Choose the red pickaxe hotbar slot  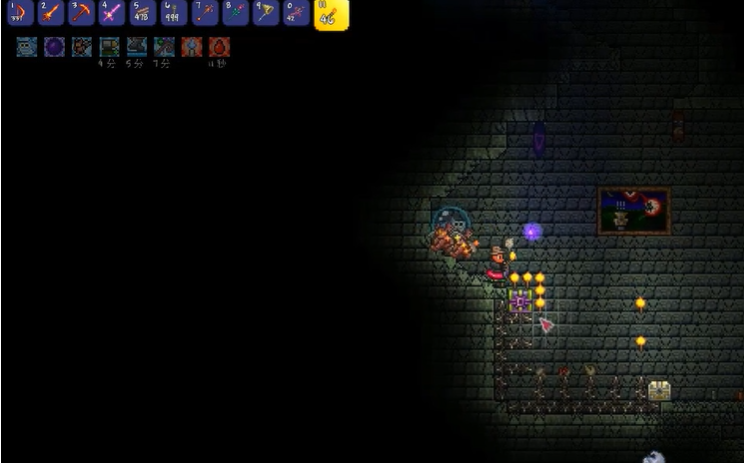coord(81,13)
